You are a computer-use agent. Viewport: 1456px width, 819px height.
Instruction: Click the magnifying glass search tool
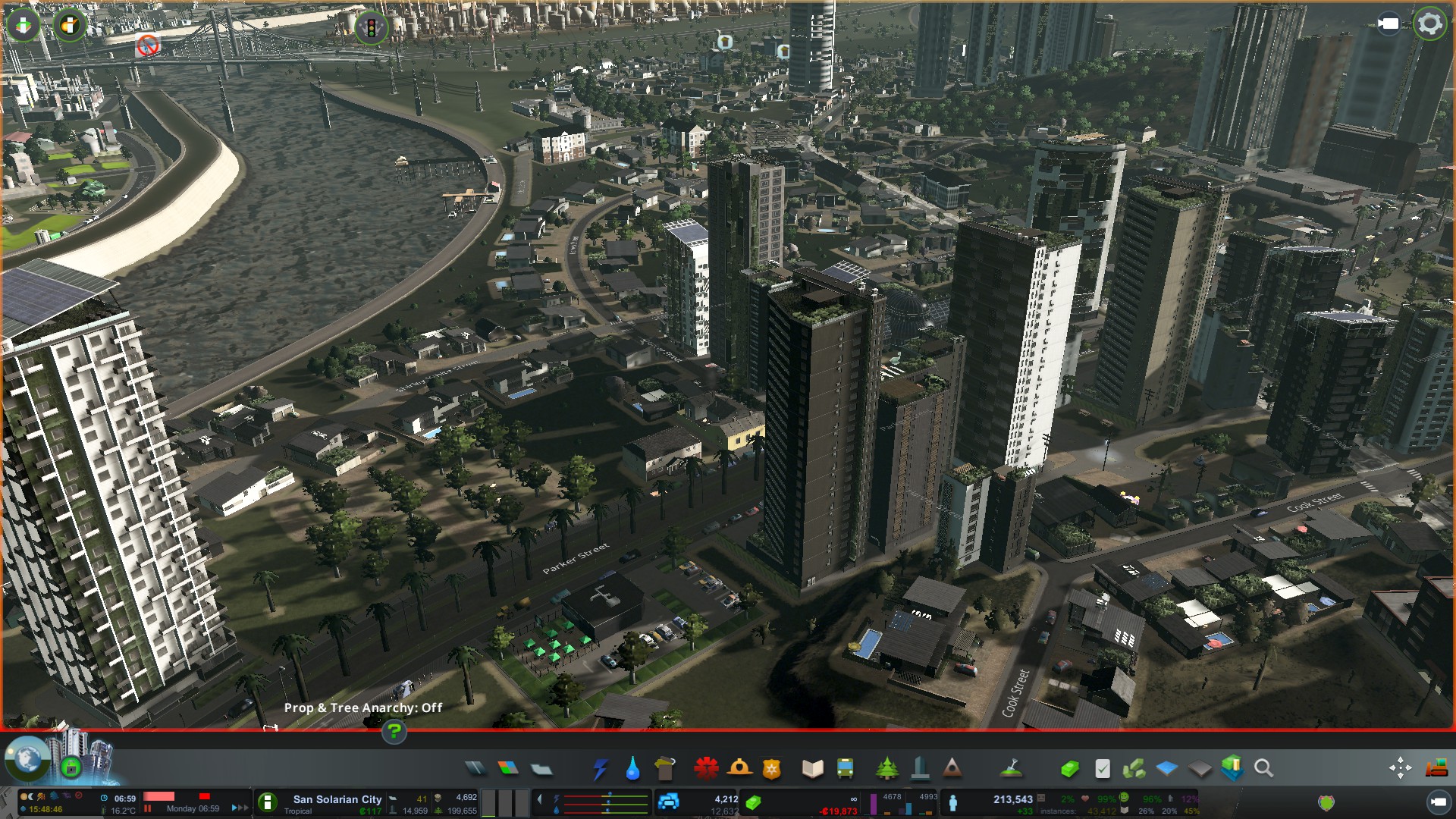[1263, 769]
